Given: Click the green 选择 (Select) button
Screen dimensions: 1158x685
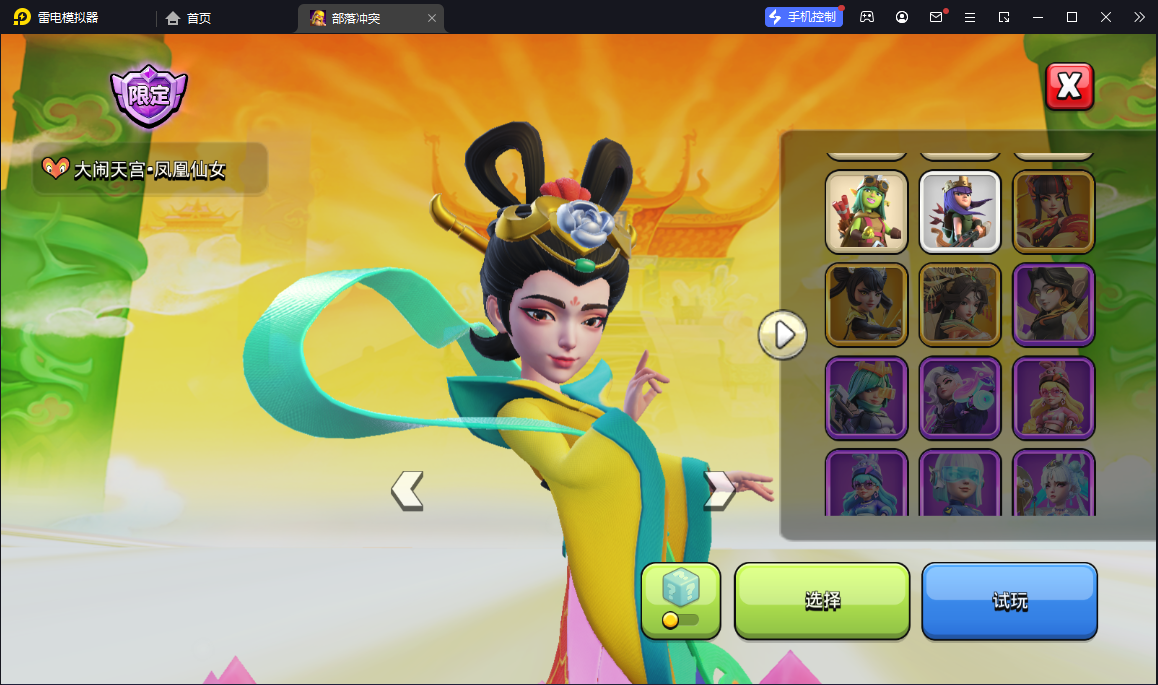Looking at the screenshot, I should [x=822, y=600].
